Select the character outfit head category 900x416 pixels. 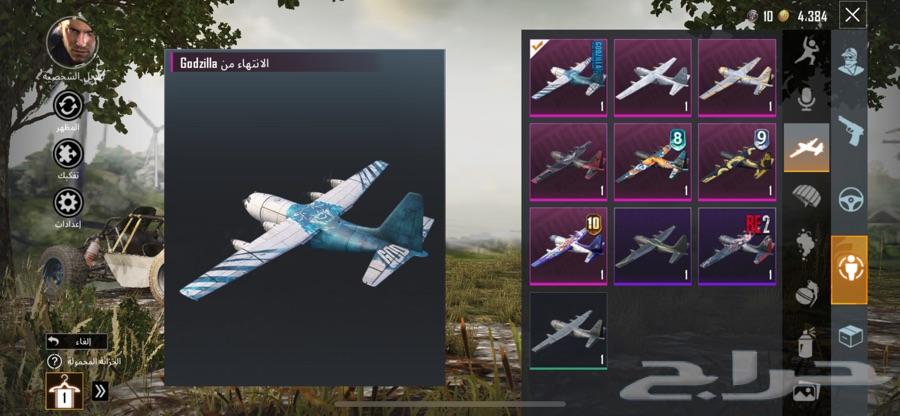851,62
